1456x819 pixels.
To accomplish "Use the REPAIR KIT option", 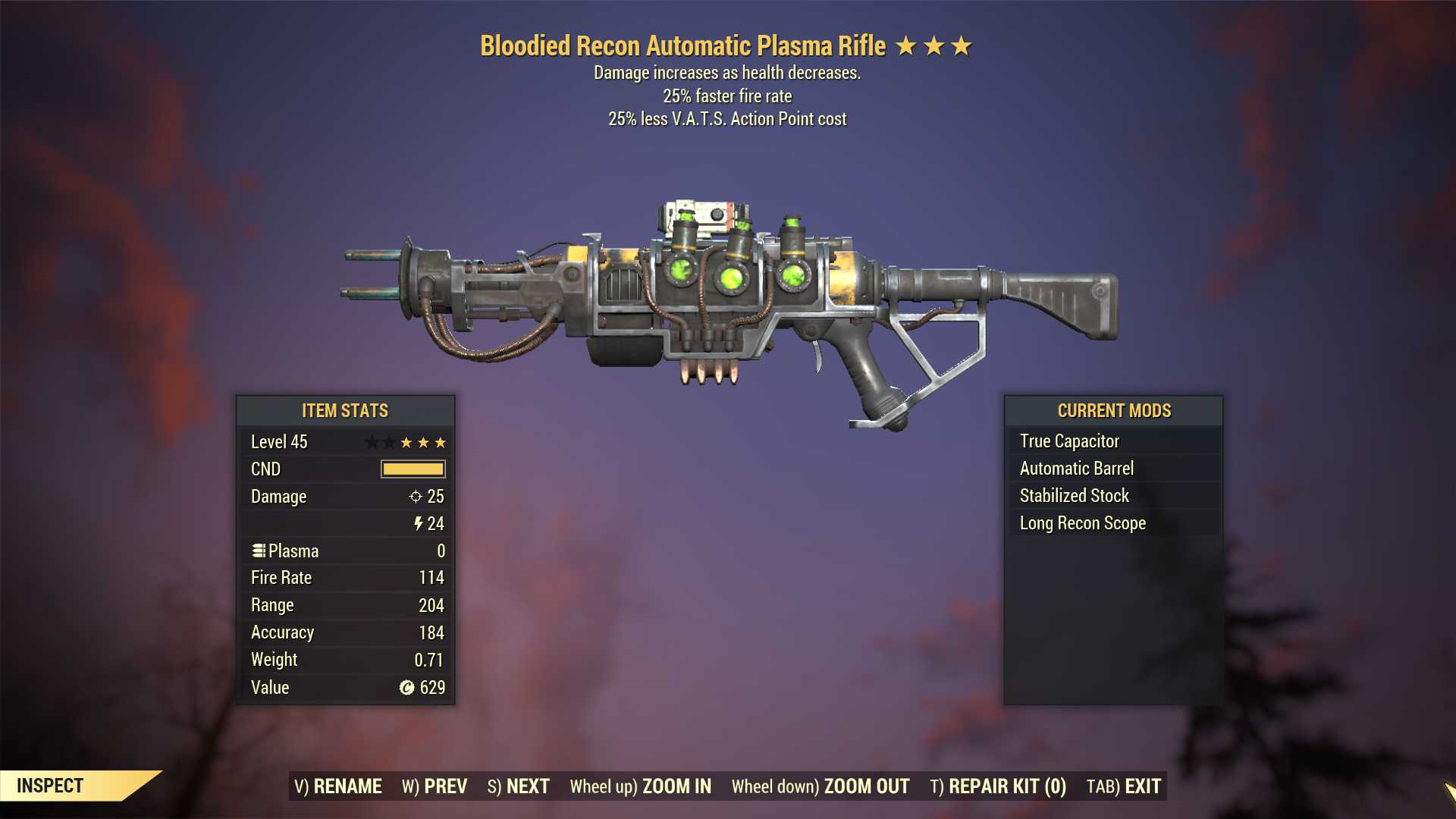I will tap(998, 786).
